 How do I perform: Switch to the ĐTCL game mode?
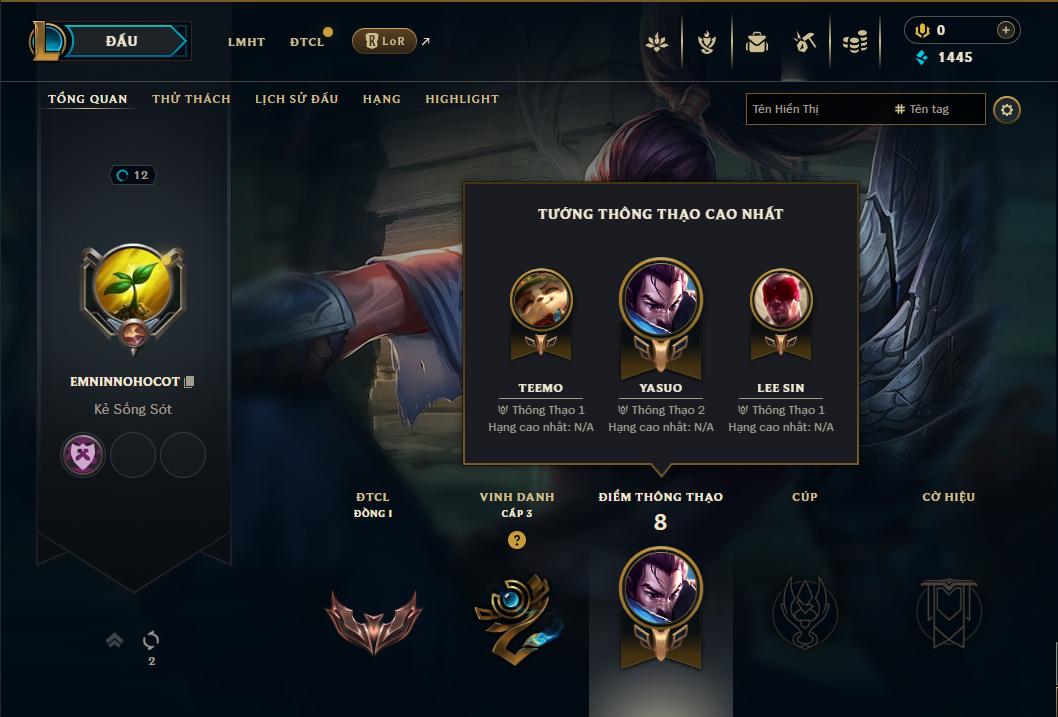307,42
